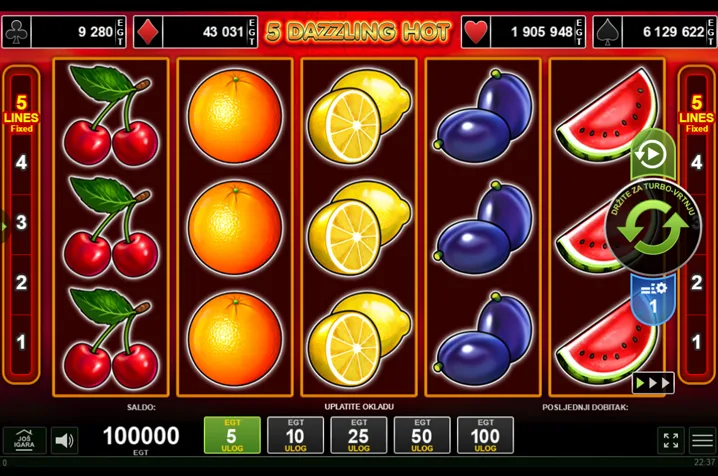The height and width of the screenshot is (476, 718).
Task: Toggle fullscreen mode
Action: [672, 440]
